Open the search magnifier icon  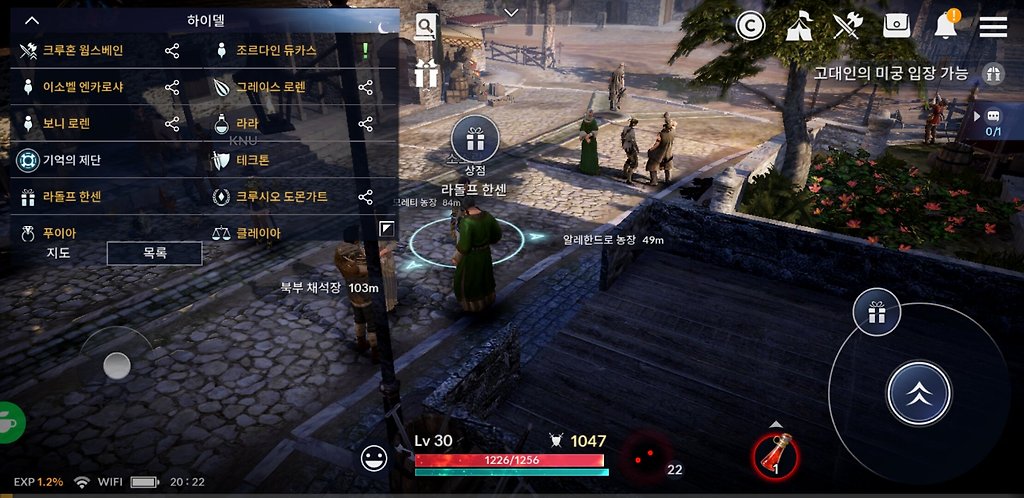[x=426, y=27]
